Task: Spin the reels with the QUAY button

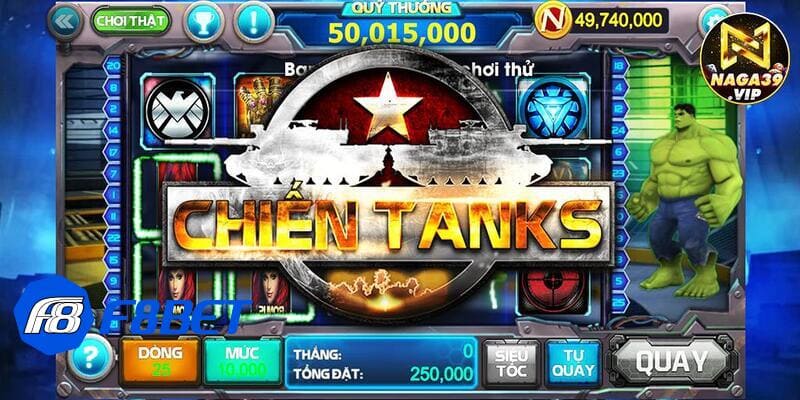Action: (x=672, y=360)
